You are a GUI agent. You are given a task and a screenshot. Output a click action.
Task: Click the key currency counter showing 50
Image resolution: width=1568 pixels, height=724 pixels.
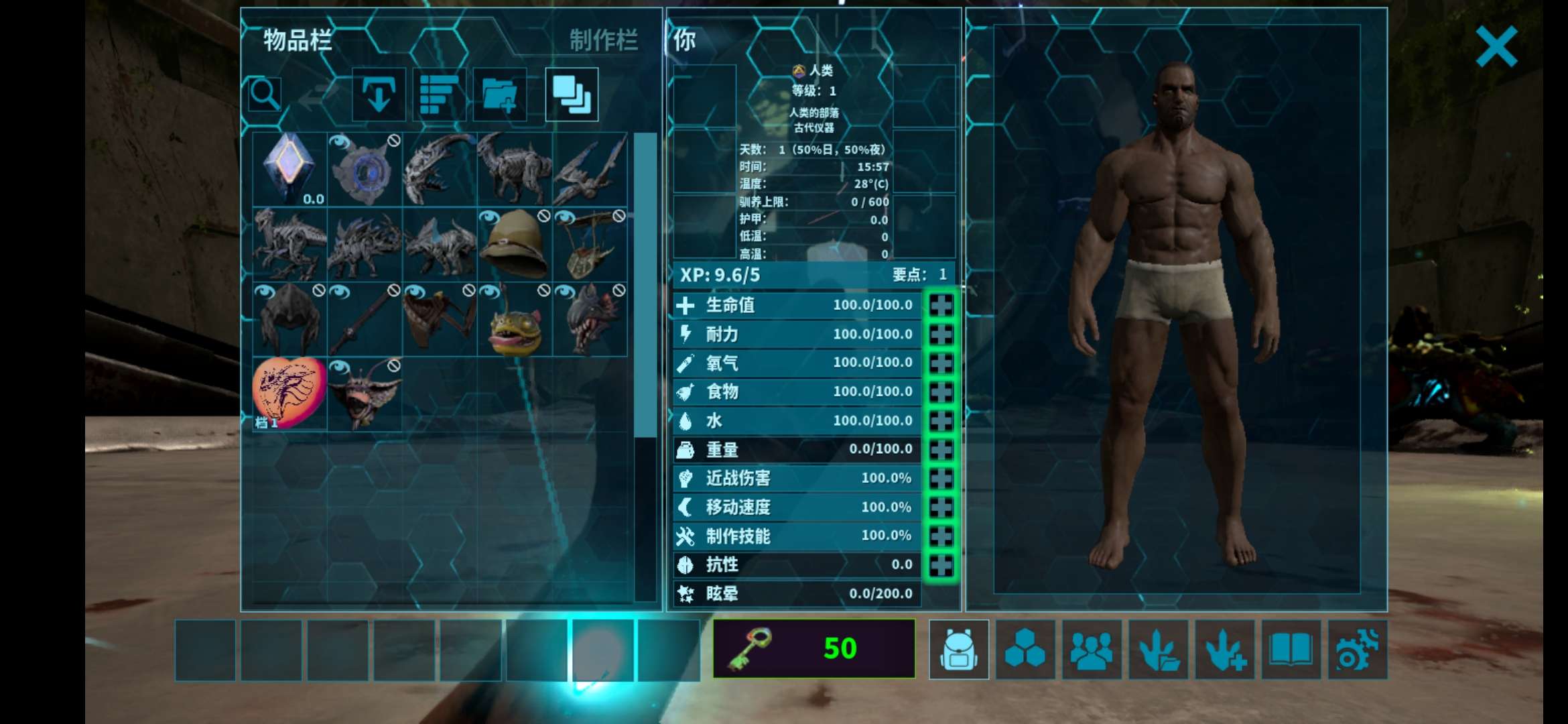(x=813, y=648)
